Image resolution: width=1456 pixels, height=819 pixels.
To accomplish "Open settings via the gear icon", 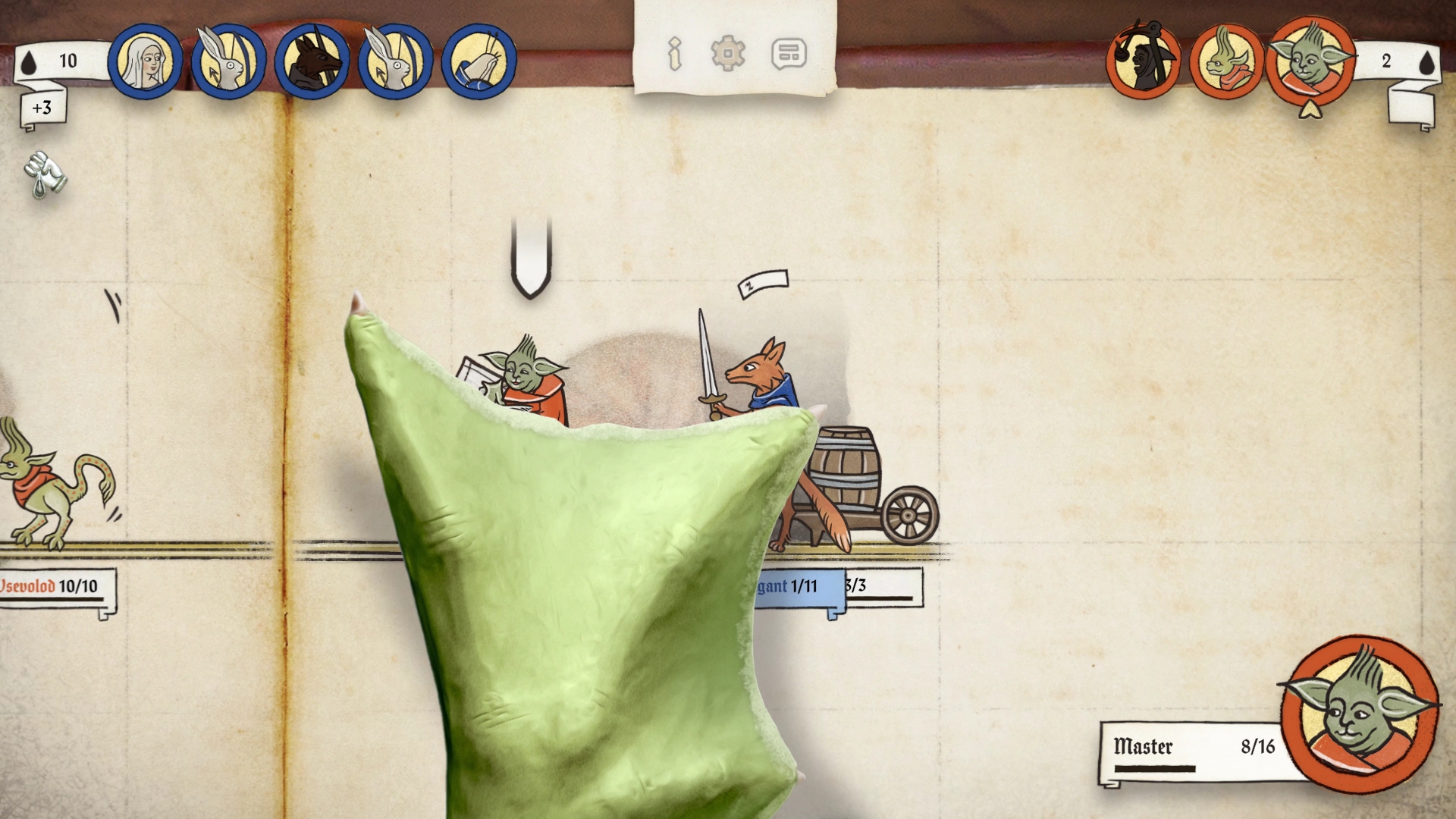I will pyautogui.click(x=728, y=54).
